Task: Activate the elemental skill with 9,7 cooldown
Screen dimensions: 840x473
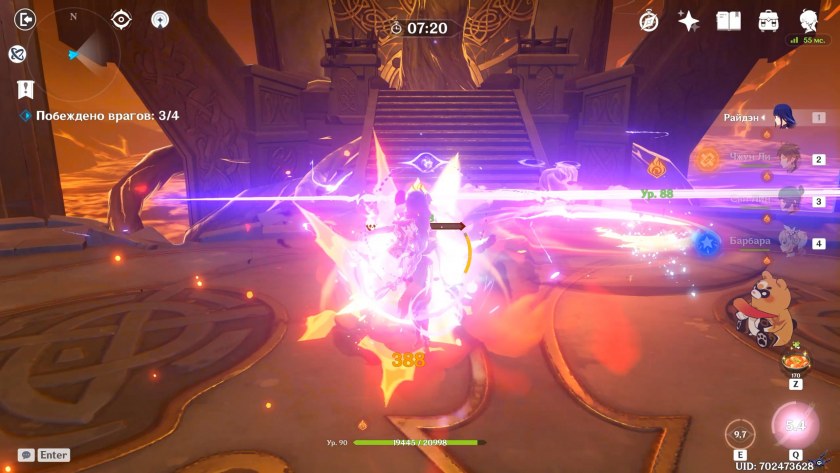Action: [x=740, y=434]
